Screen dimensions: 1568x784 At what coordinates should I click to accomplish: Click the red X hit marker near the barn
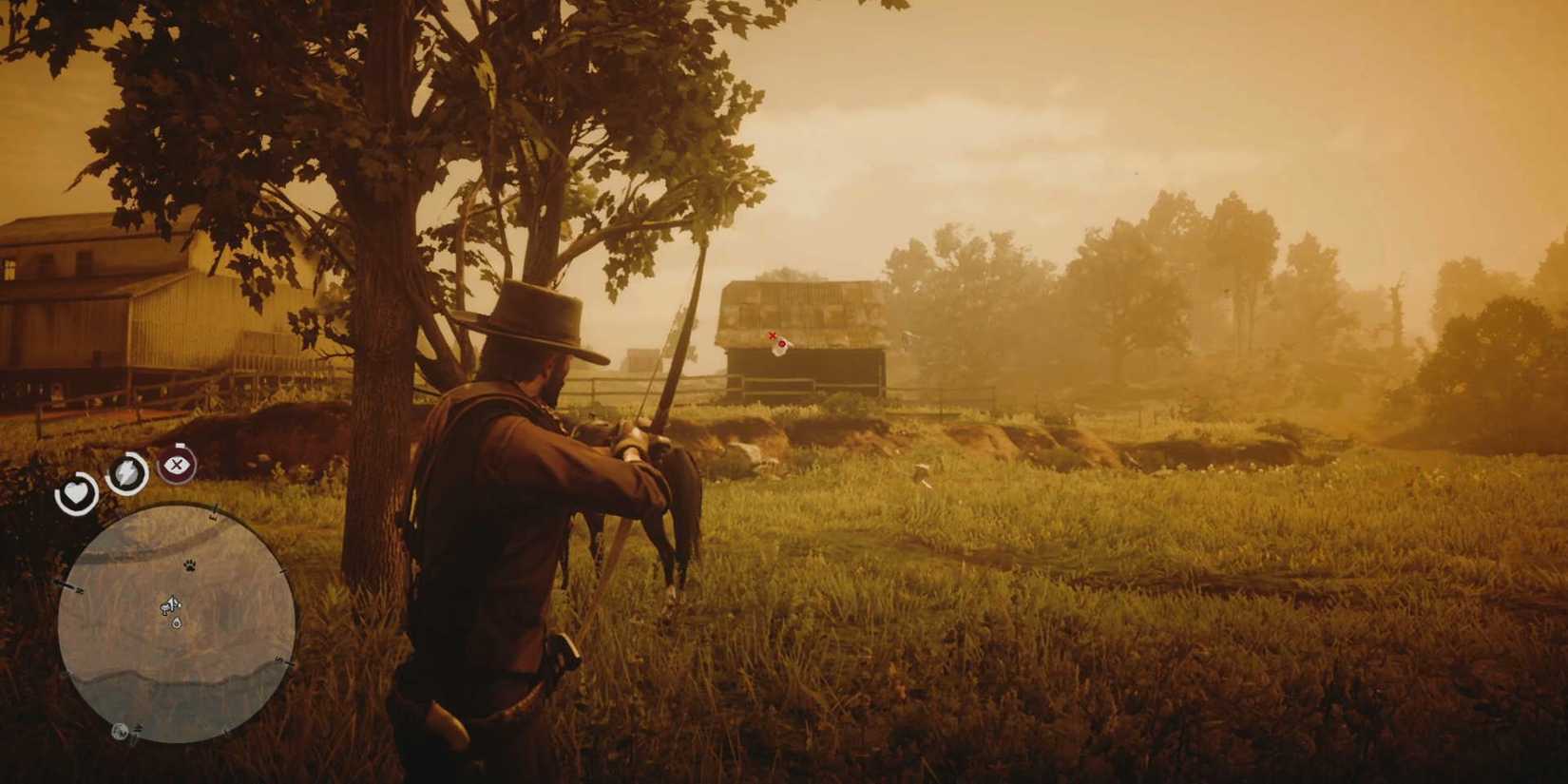coord(772,335)
